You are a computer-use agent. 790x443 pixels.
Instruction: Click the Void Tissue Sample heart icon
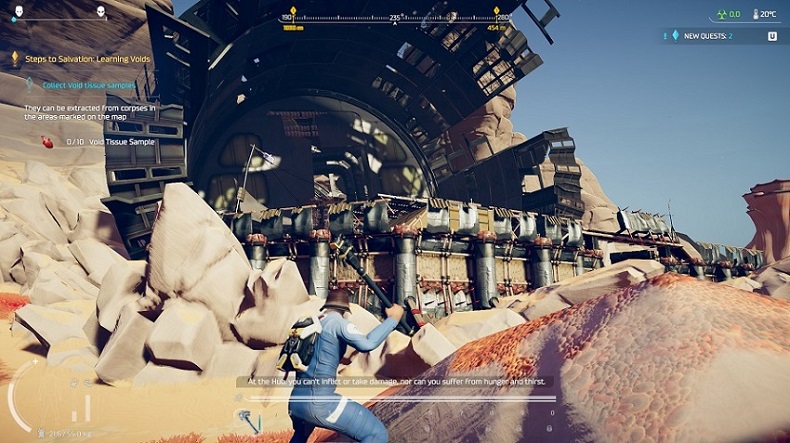coord(46,142)
